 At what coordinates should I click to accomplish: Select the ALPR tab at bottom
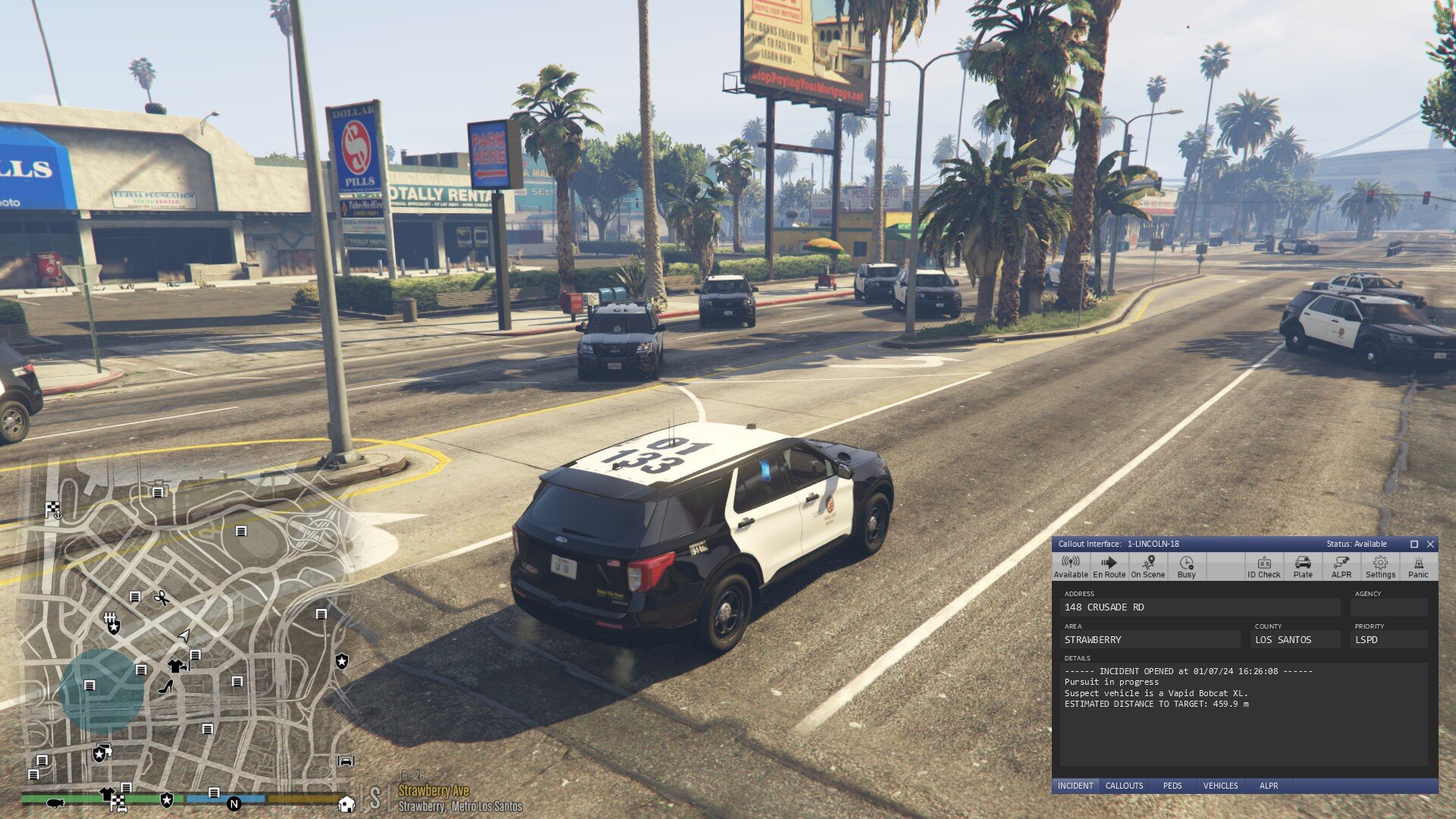pos(1269,786)
